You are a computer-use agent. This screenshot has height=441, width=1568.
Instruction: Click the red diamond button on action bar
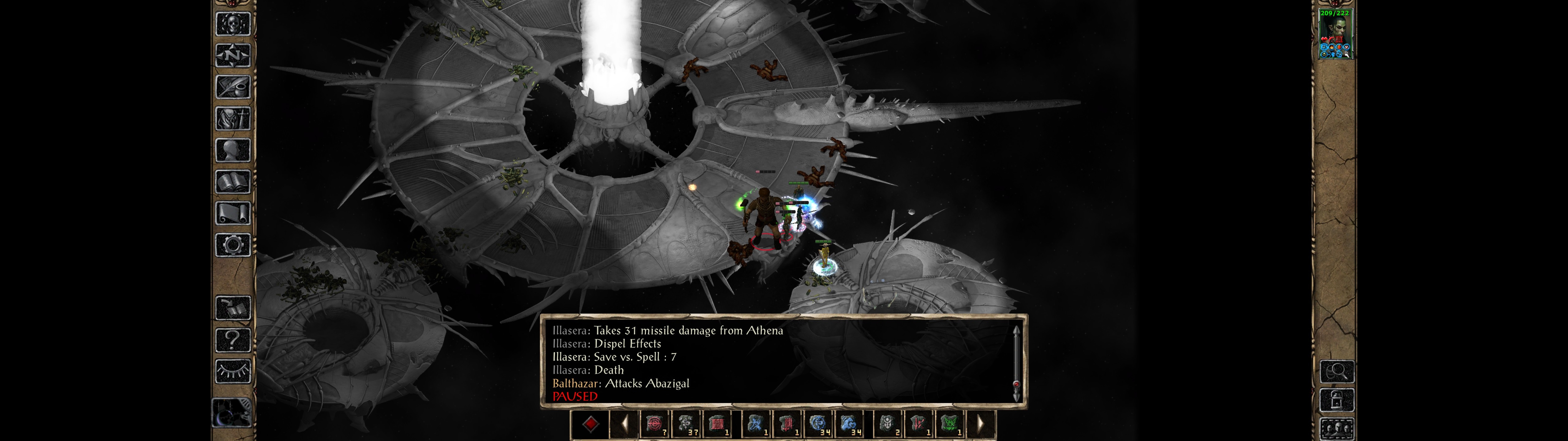click(x=590, y=424)
